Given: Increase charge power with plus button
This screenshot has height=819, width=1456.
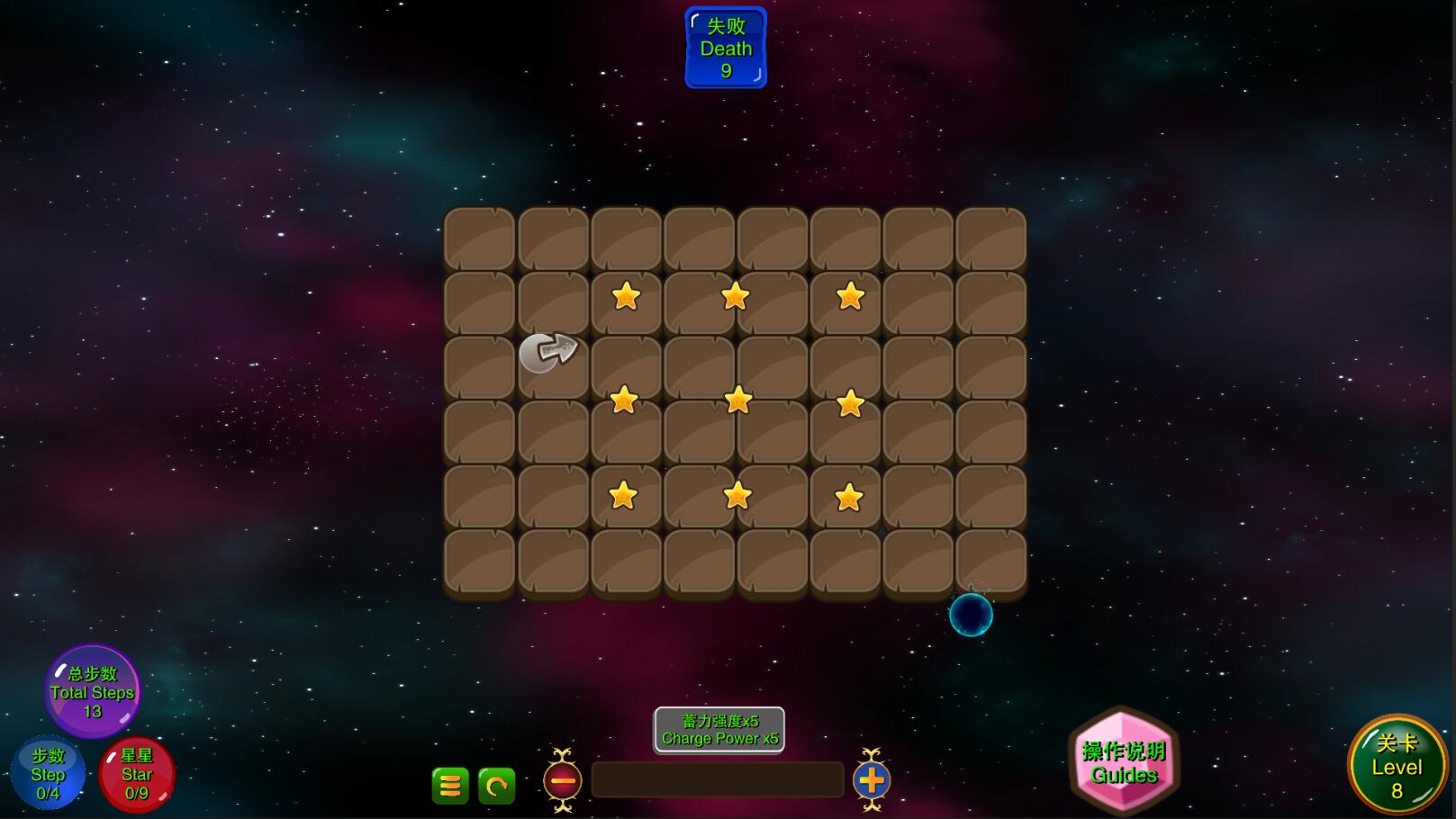Looking at the screenshot, I should [871, 780].
